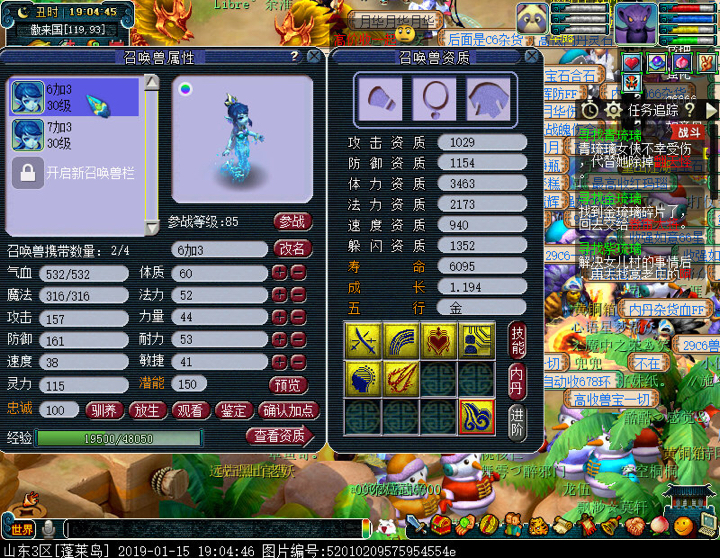Set pet to battle with 参战
The height and width of the screenshot is (558, 720).
point(291,221)
